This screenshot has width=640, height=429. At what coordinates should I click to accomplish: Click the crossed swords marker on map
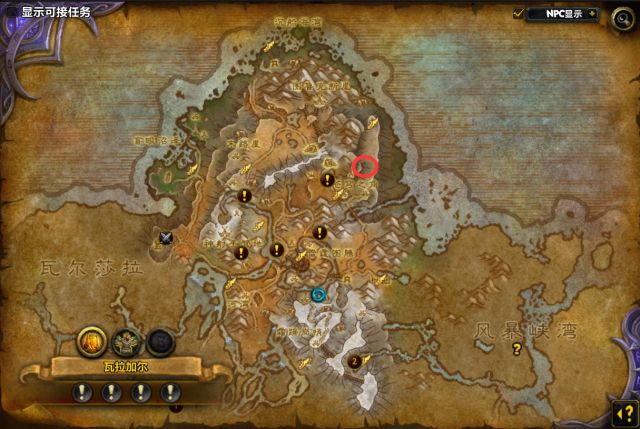click(x=166, y=238)
